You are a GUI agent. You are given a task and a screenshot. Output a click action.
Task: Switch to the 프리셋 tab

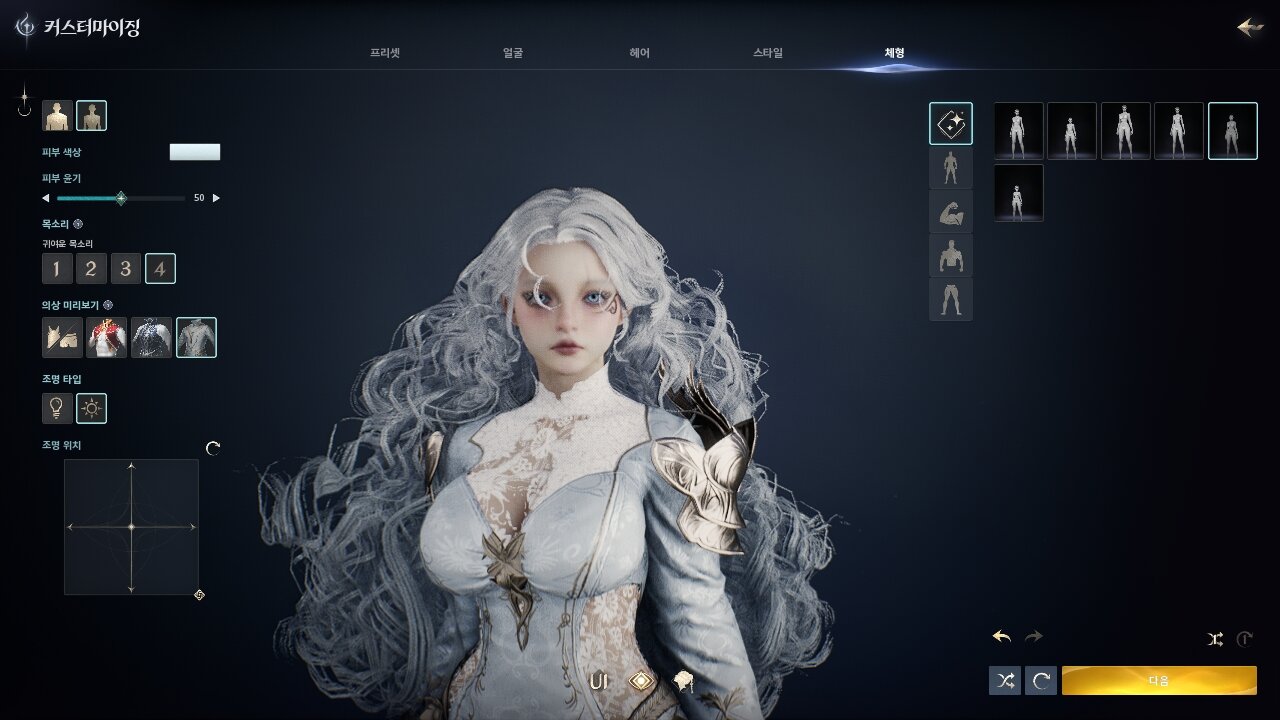pyautogui.click(x=384, y=53)
